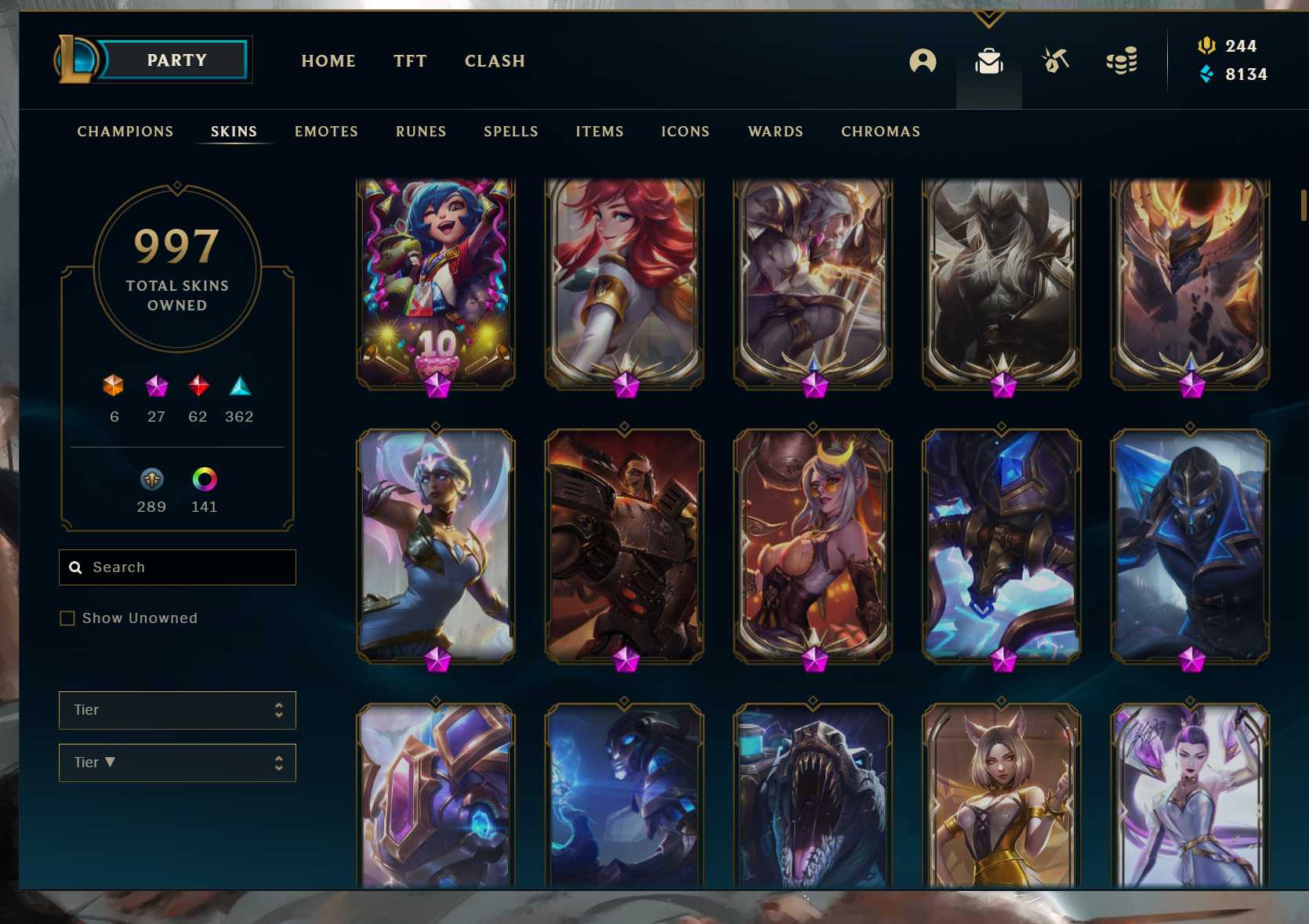Open the collection backpack icon

(x=988, y=61)
